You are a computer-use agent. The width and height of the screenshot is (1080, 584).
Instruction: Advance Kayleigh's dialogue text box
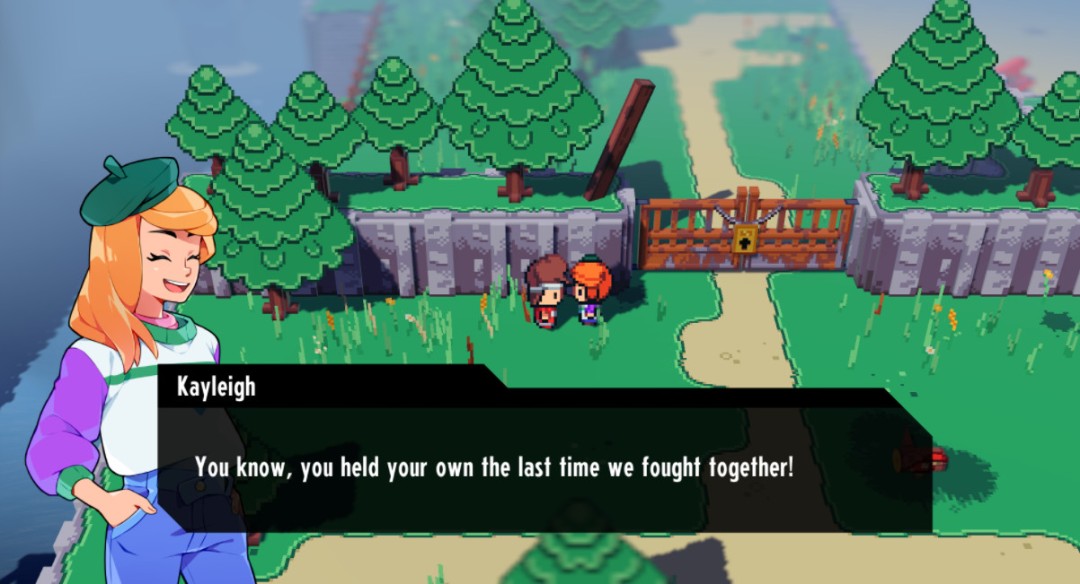tap(544, 468)
